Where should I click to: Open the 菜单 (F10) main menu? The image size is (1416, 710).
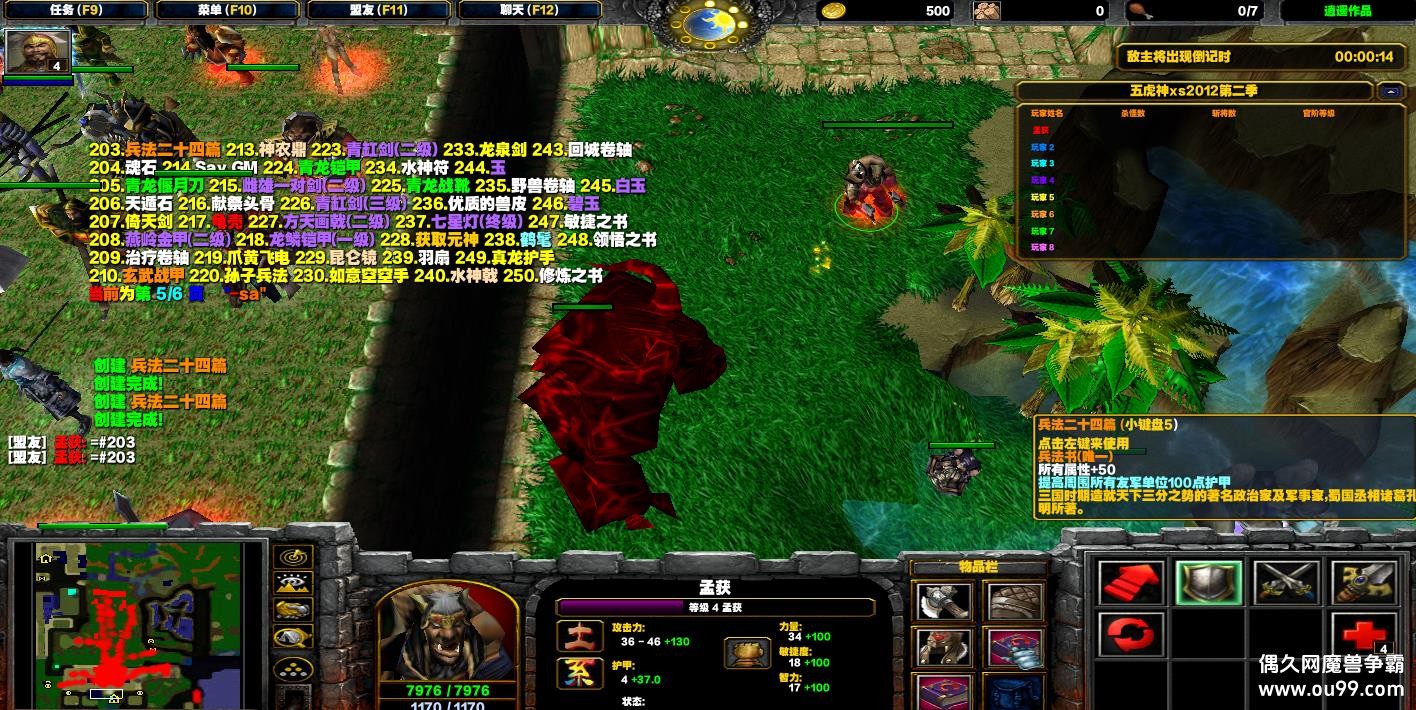pyautogui.click(x=226, y=11)
